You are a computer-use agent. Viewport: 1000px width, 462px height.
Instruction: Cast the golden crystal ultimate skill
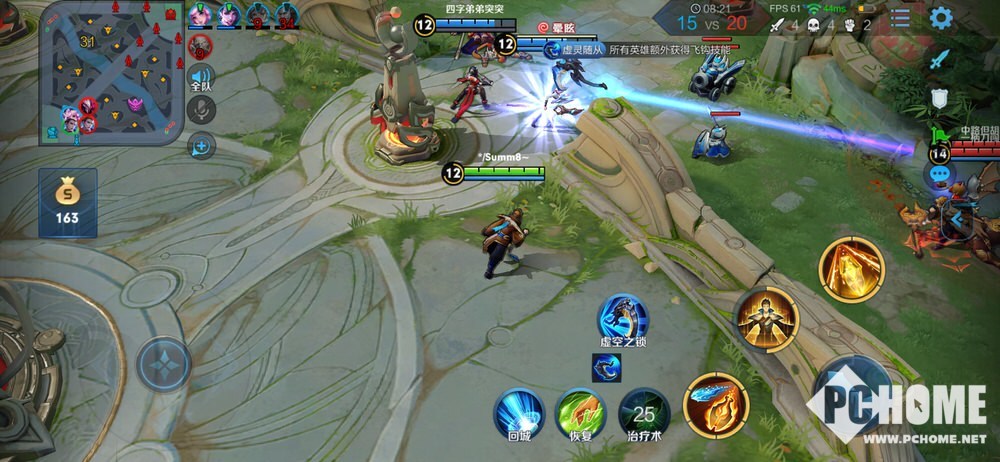[x=851, y=267]
